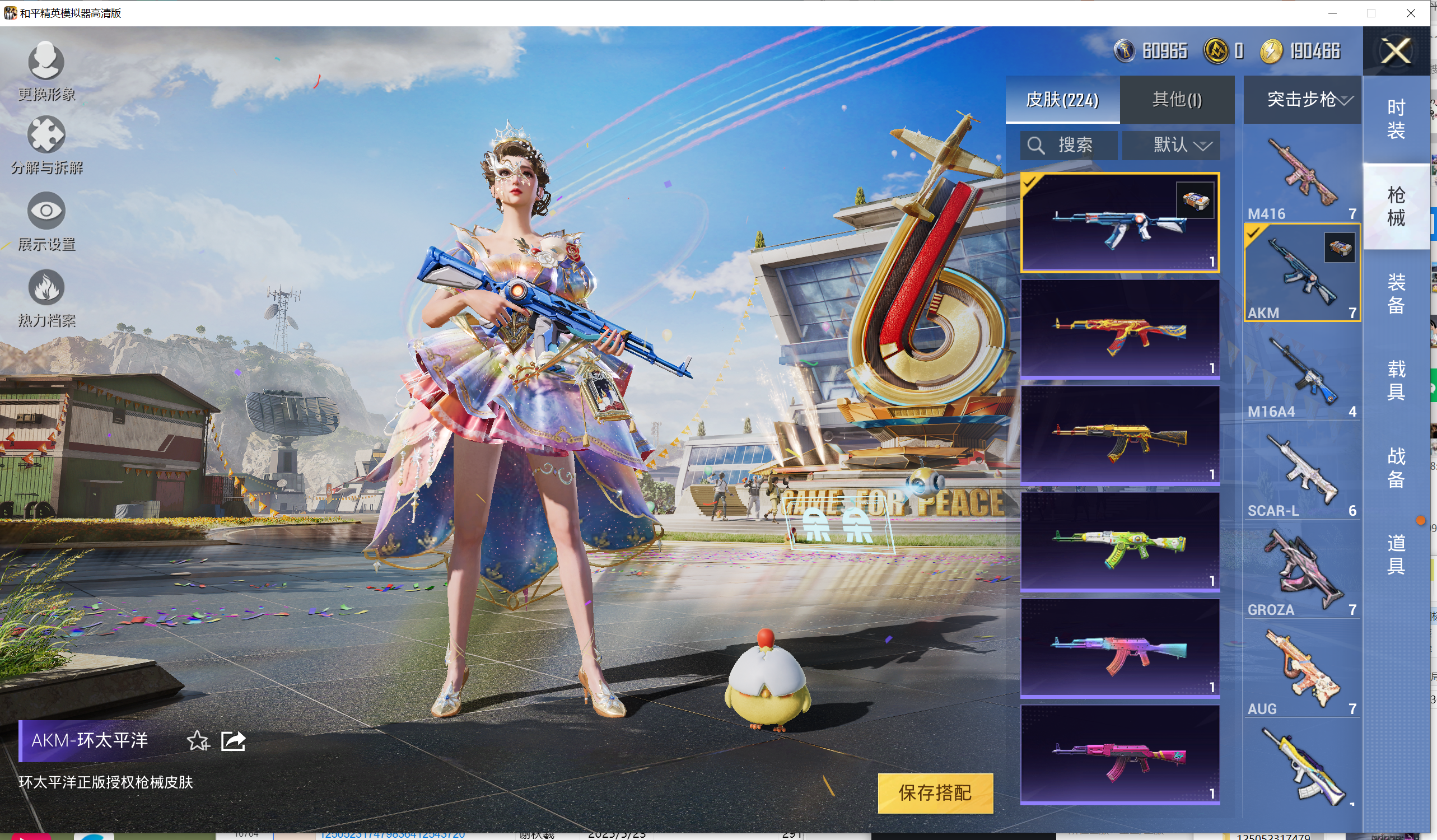Choose the green and yellow AKM skin
This screenshot has height=840, width=1437.
tap(1119, 542)
